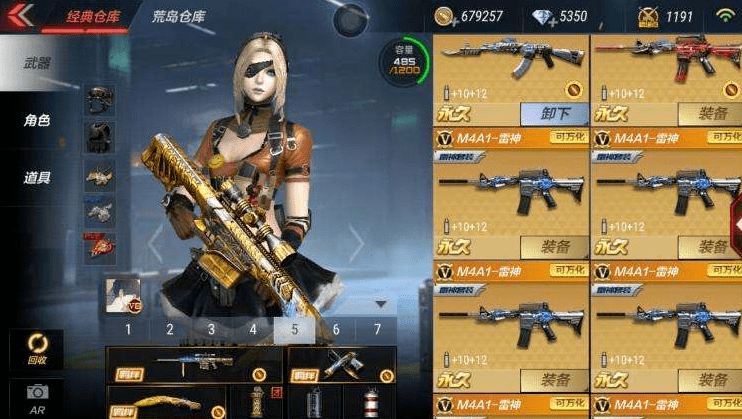Open the 回收 recycle function
The width and height of the screenshot is (742, 419).
37,348
